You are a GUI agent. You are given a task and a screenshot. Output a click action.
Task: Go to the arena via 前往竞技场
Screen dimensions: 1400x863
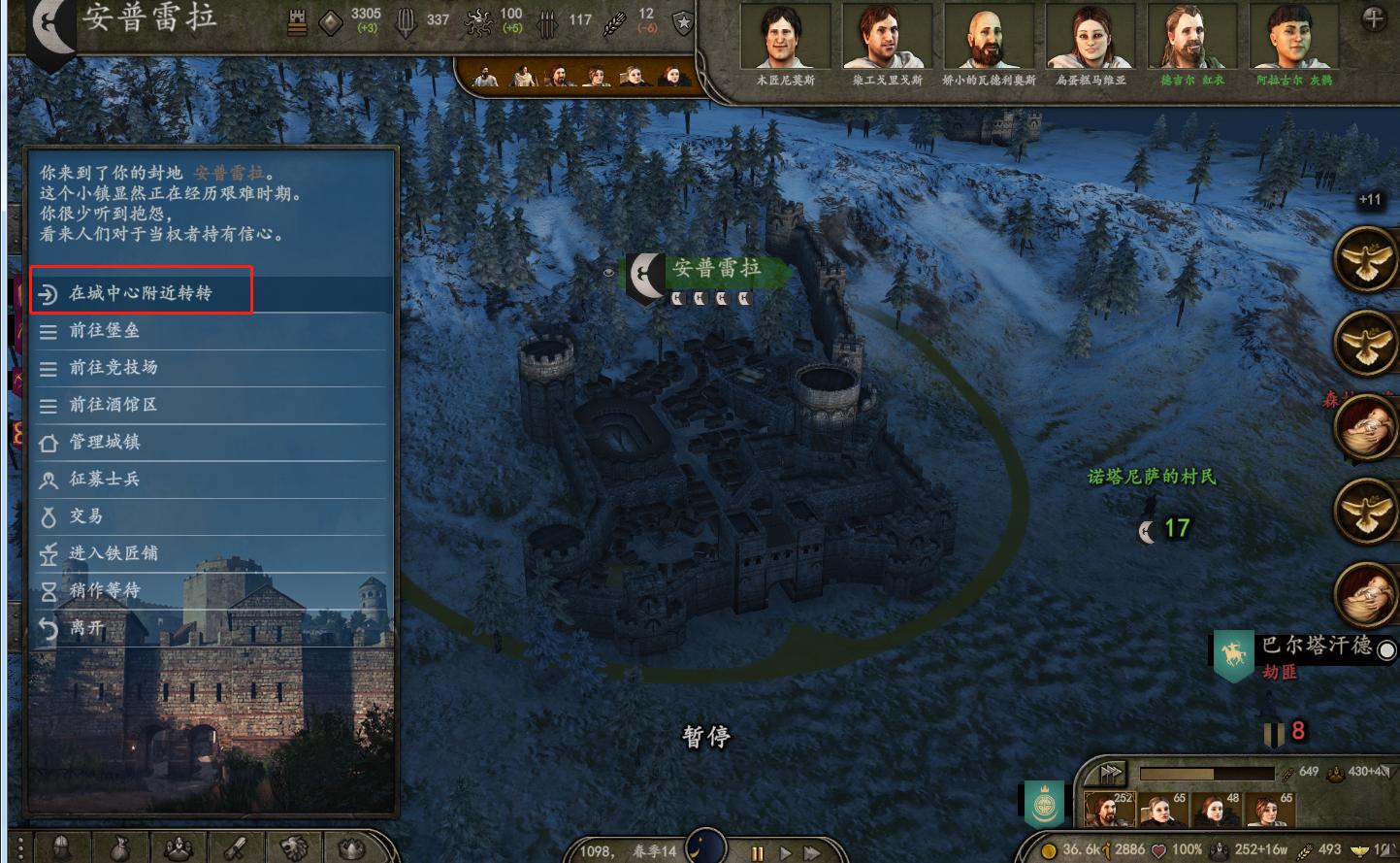(x=114, y=368)
